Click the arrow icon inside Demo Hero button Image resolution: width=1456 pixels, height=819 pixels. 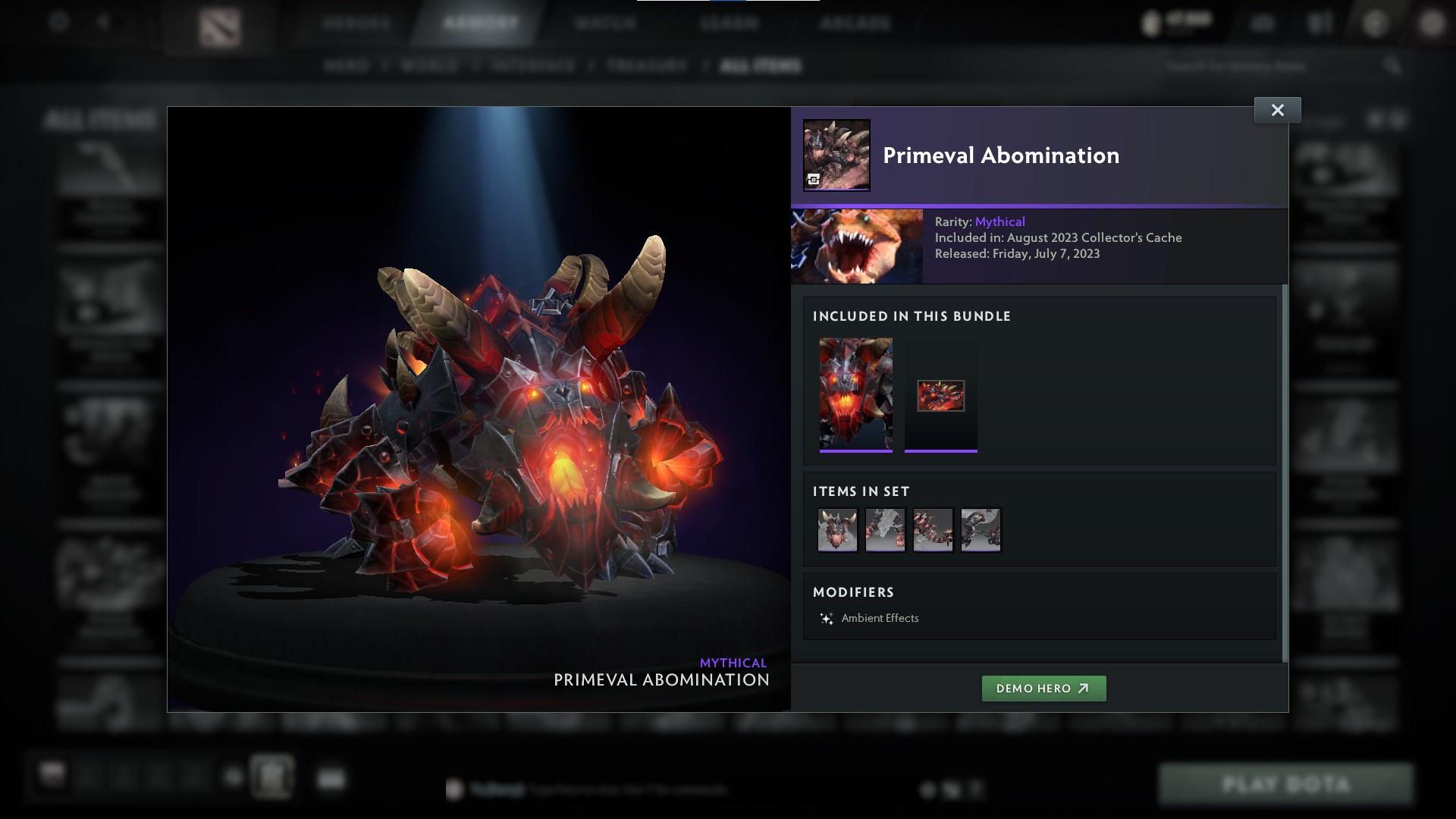point(1081,689)
